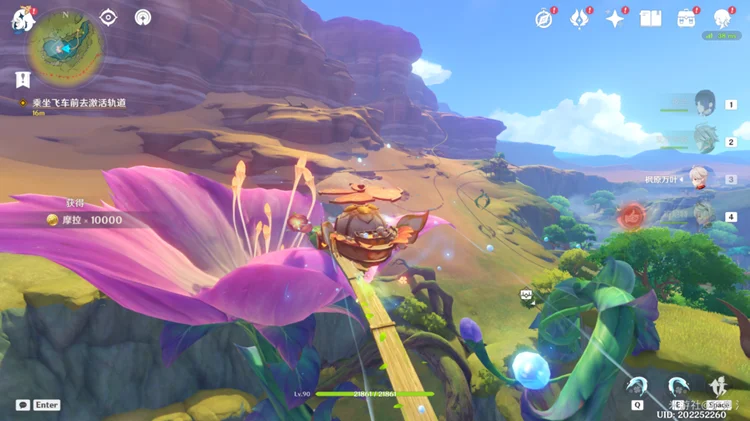Switch to party member slot 4
Screen dimensions: 750x421
707,216
